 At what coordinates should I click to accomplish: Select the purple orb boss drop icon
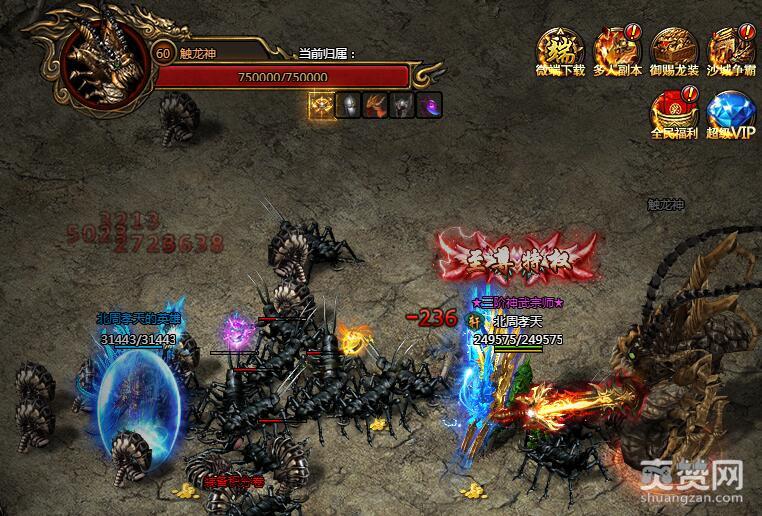pos(429,105)
